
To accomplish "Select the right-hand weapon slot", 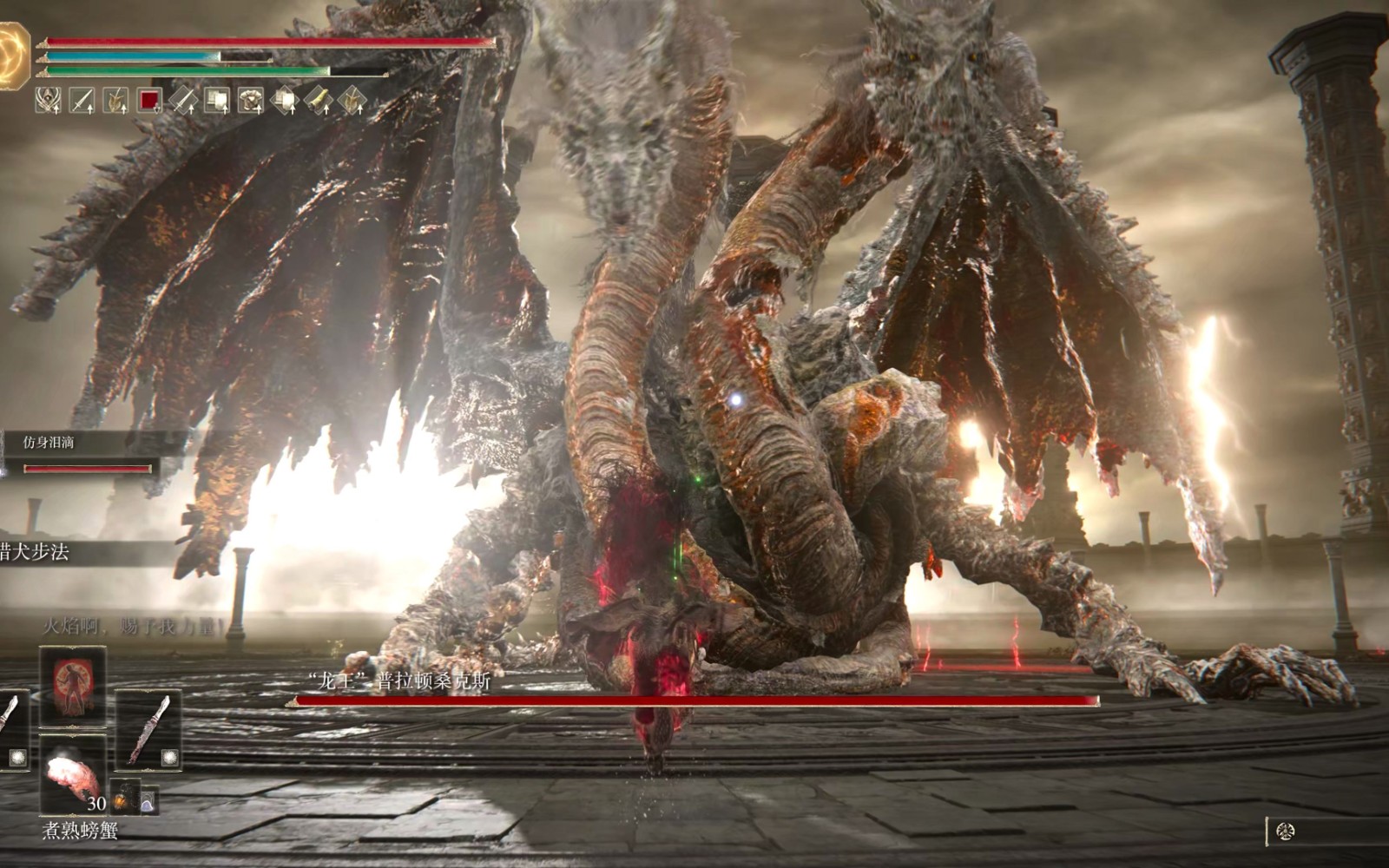I will tap(148, 731).
